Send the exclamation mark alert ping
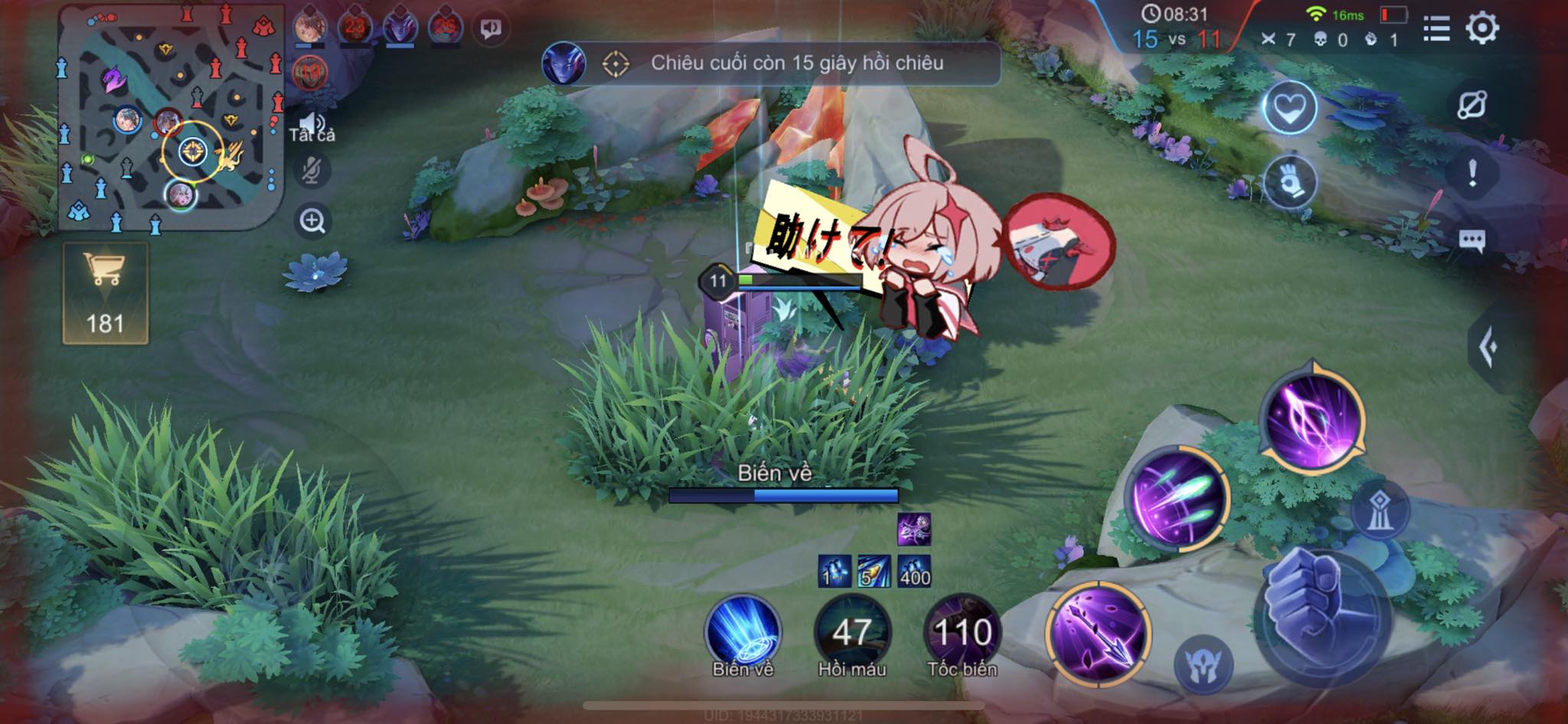The width and height of the screenshot is (1568, 724). 1472,174
